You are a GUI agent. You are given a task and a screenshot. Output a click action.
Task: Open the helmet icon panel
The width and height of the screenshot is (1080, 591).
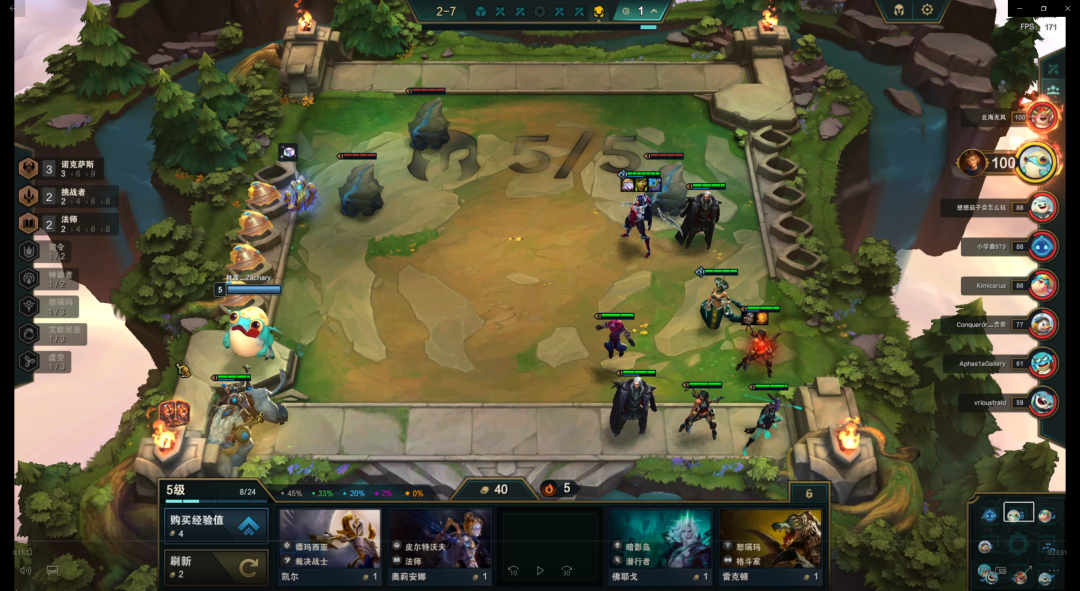[897, 10]
